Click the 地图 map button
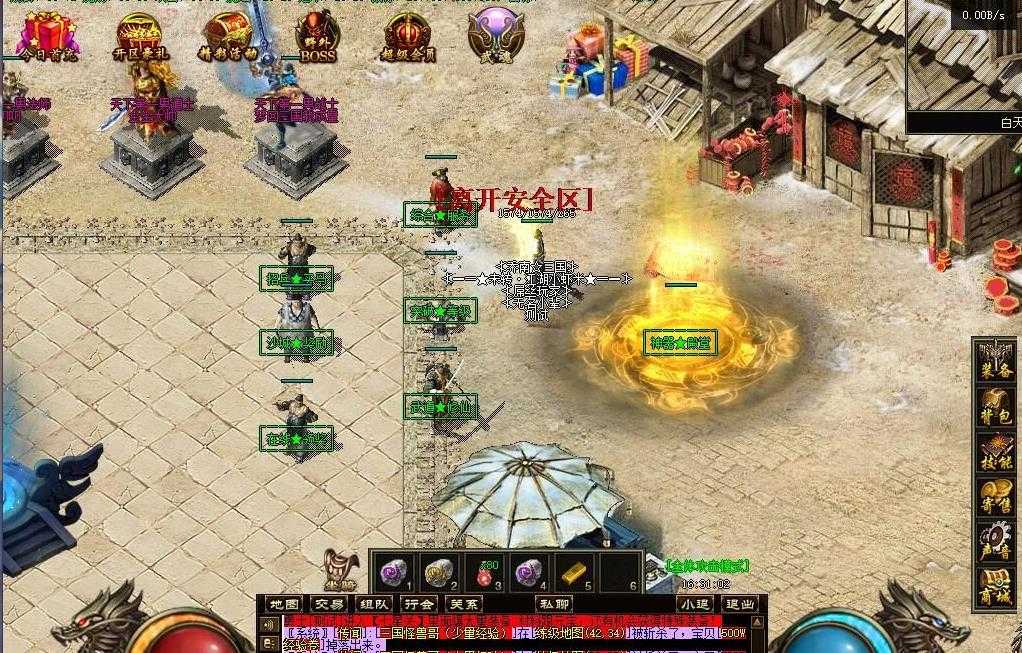1022x653 pixels. click(284, 604)
